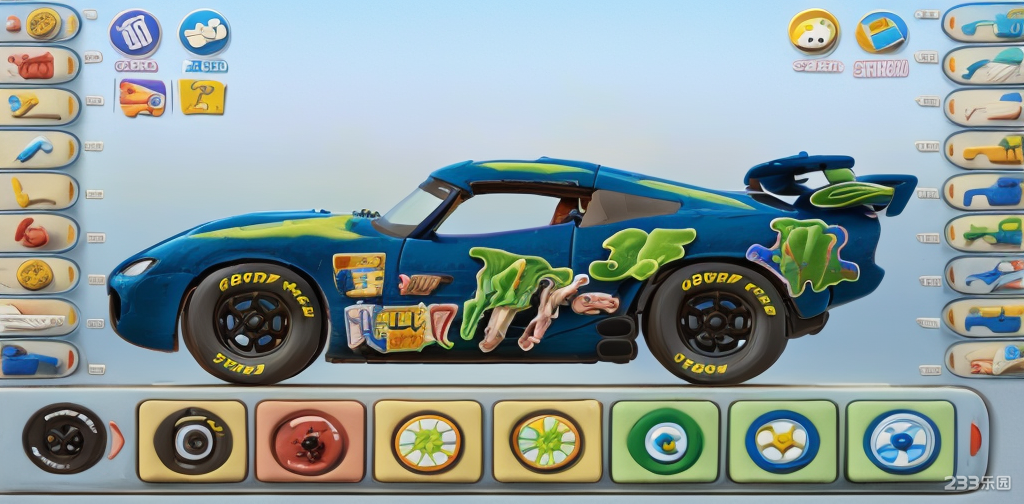Select the blue-rimmed wheel with yellow center
Screen dimensions: 1024x504
(782, 441)
